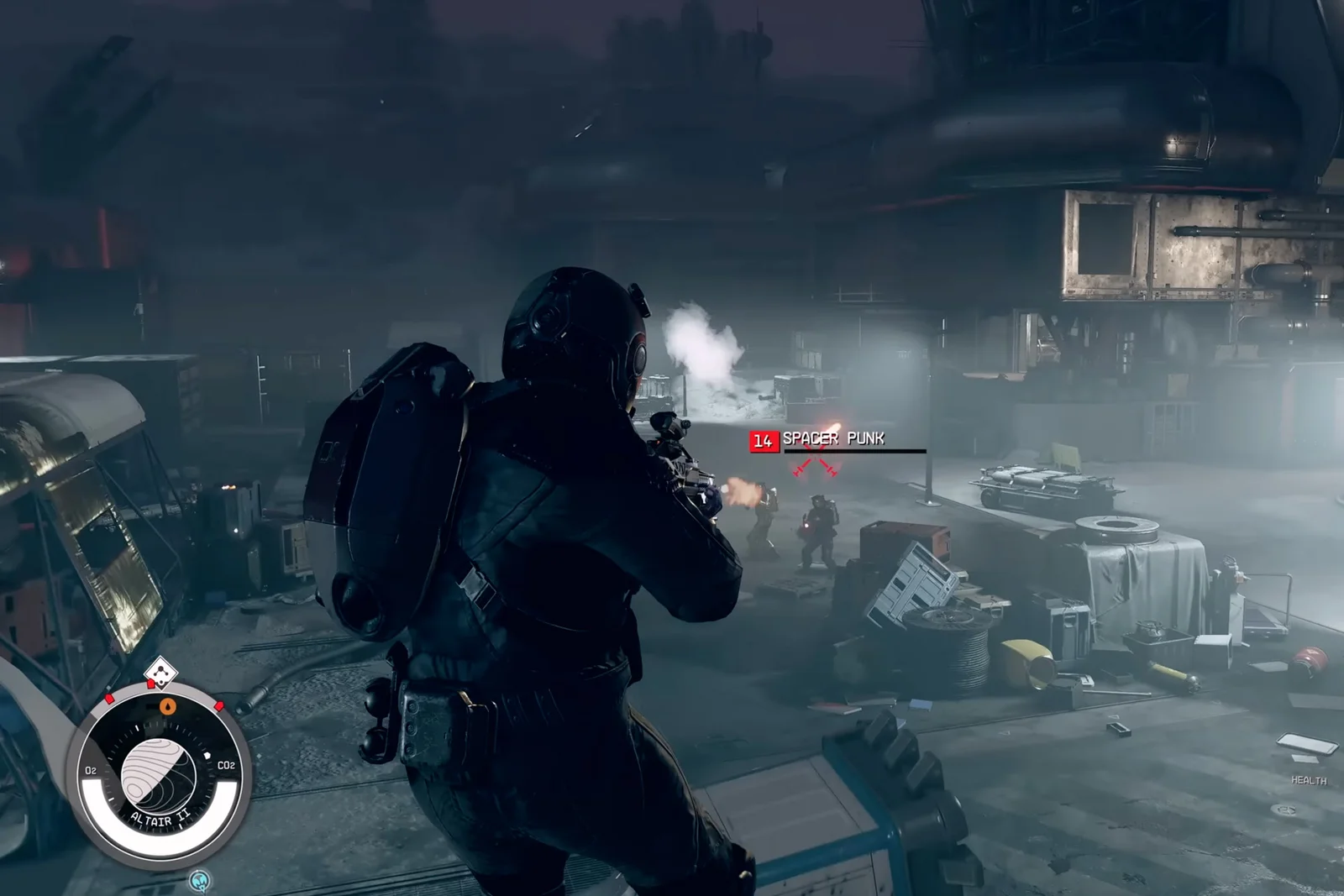Click the orange droplet icon on the compass
1344x896 pixels.
pos(168,706)
